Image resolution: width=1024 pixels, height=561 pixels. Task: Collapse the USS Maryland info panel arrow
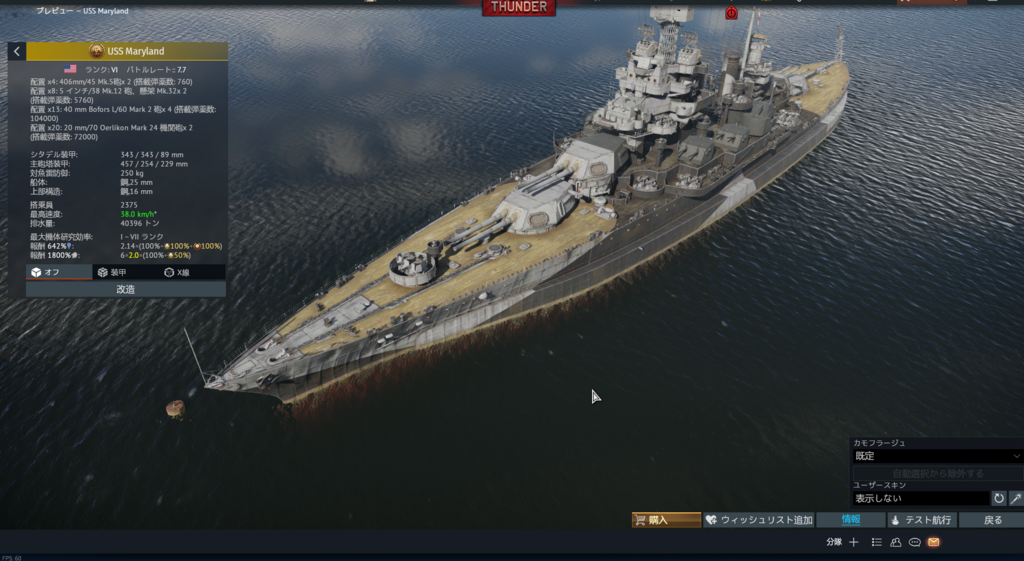pyautogui.click(x=17, y=51)
